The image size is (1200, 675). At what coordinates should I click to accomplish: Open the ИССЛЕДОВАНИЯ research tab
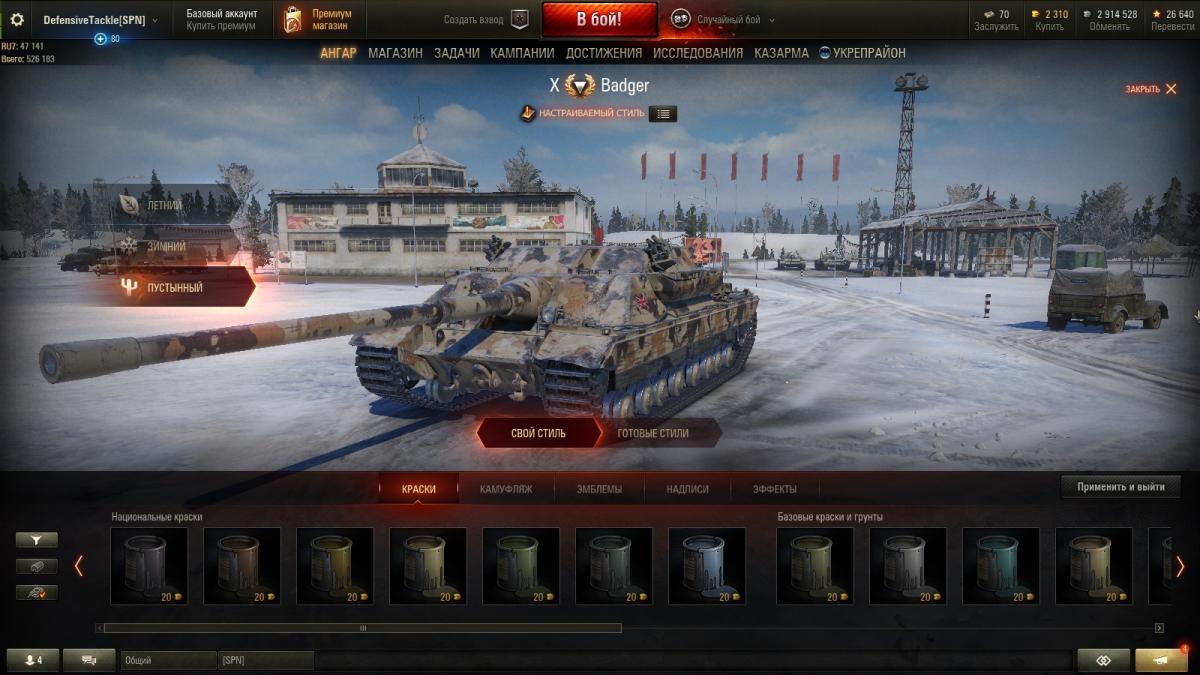(x=698, y=53)
